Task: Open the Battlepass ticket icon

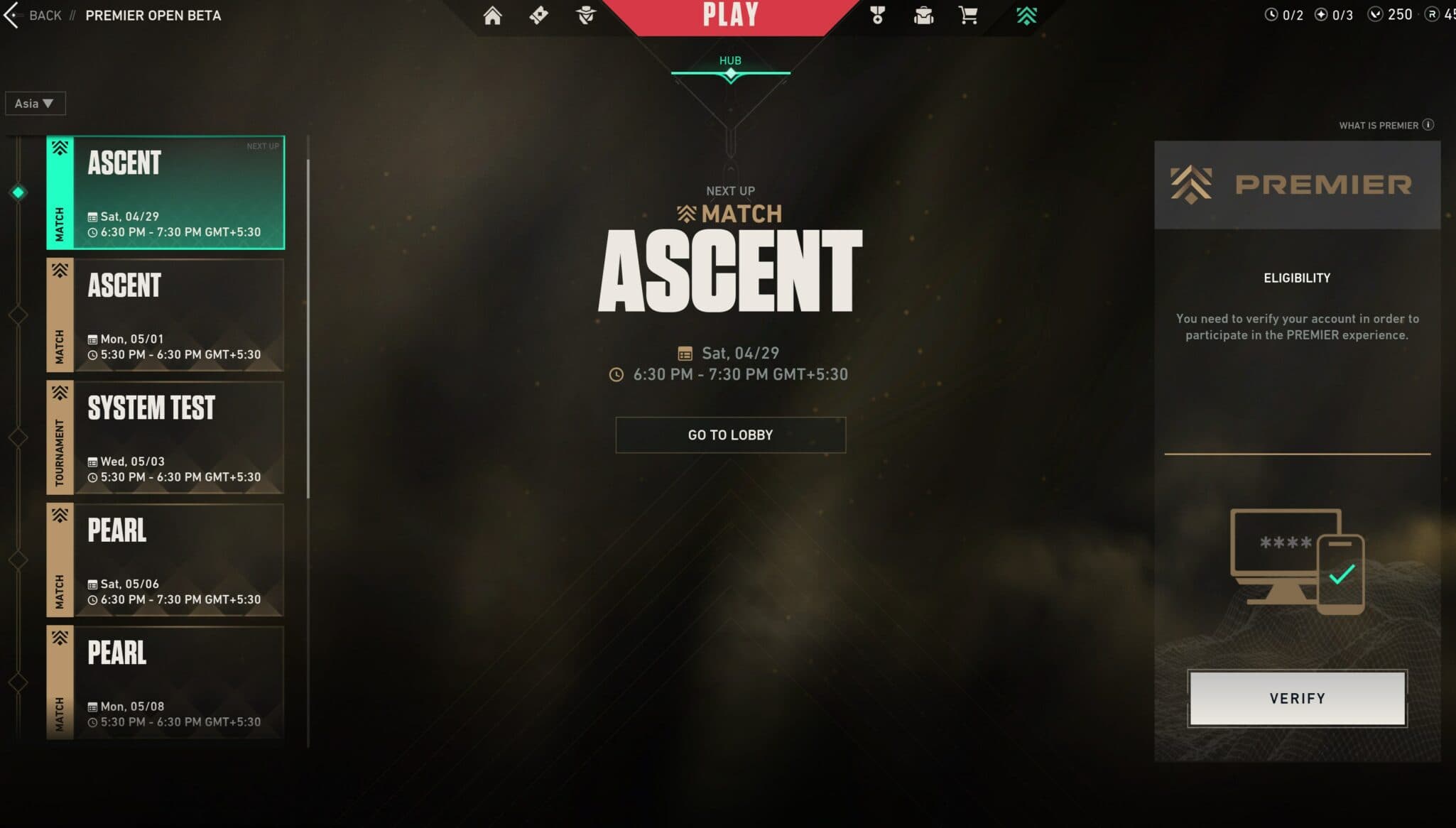Action: [x=540, y=14]
